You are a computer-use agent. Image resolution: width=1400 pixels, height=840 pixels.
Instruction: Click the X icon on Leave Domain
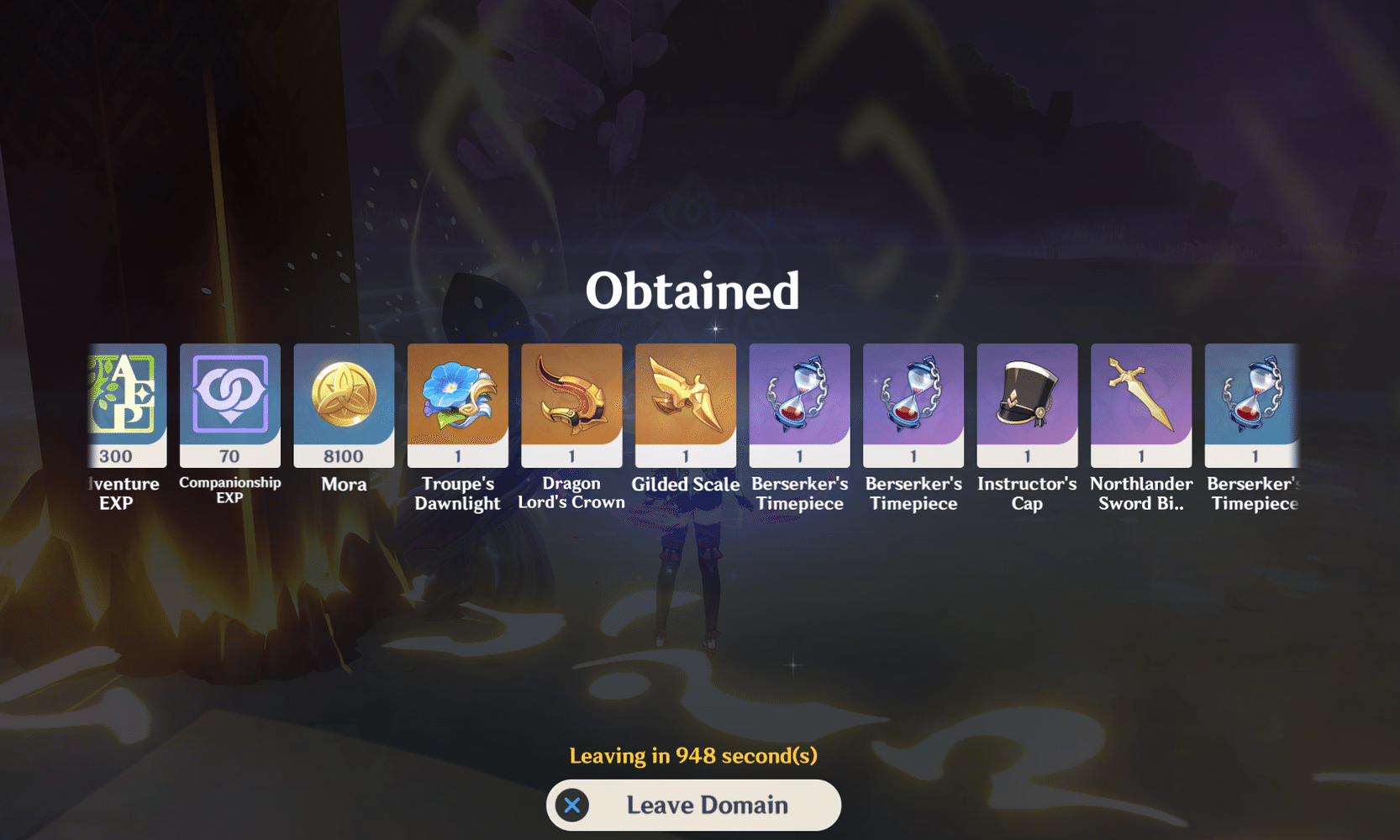[573, 805]
